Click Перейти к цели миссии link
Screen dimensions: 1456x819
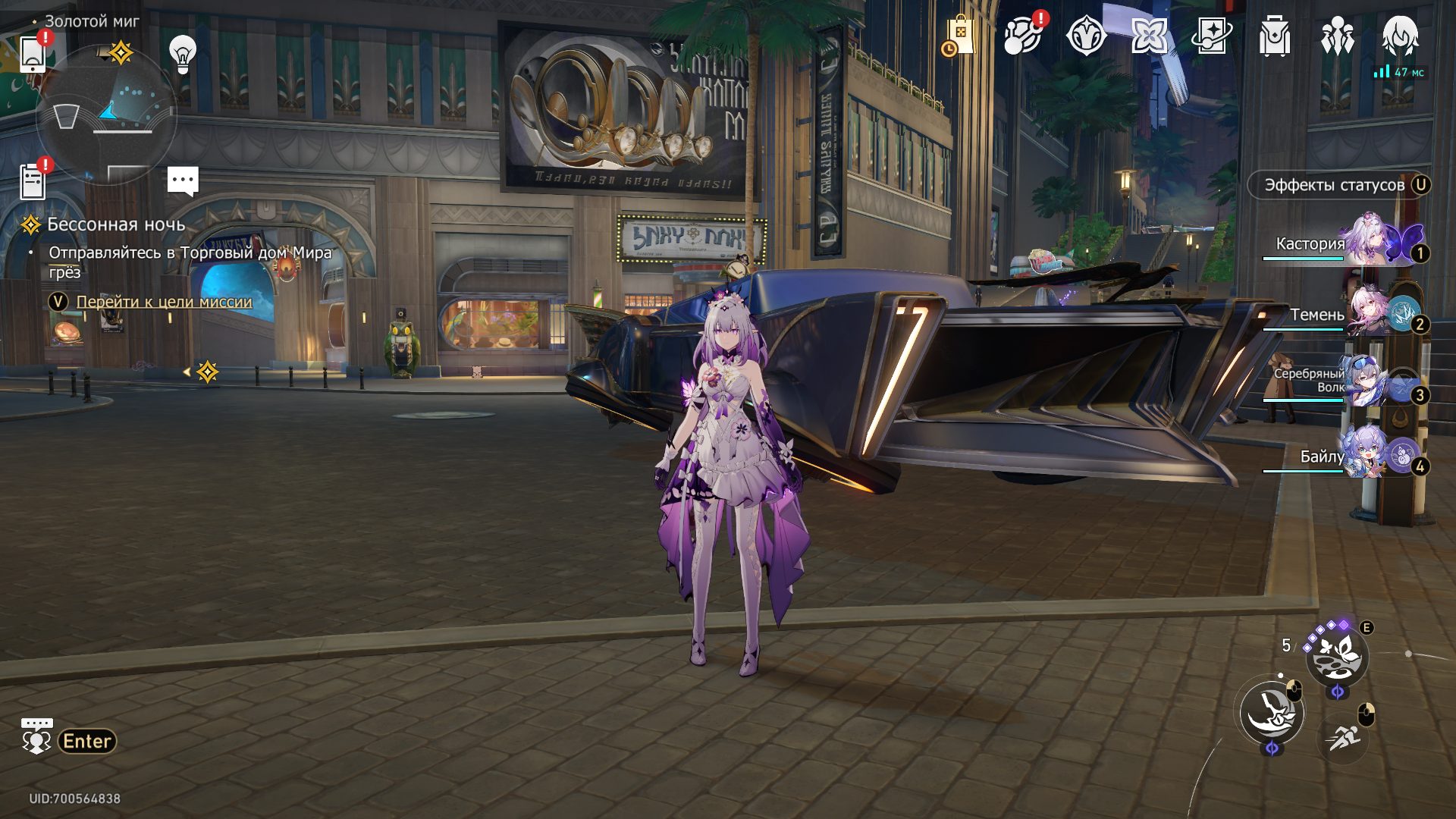click(x=164, y=302)
